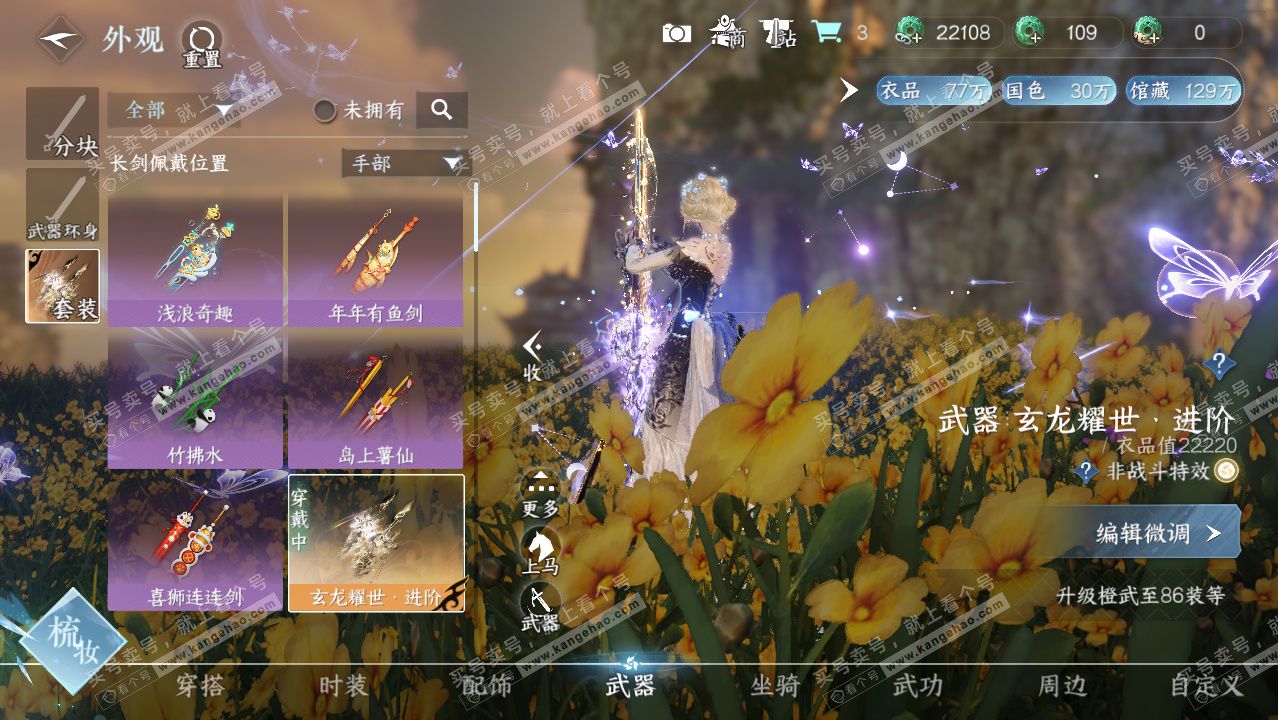The image size is (1278, 720).
Task: Choose the 竹拂水 weapon skin
Action: coord(195,402)
